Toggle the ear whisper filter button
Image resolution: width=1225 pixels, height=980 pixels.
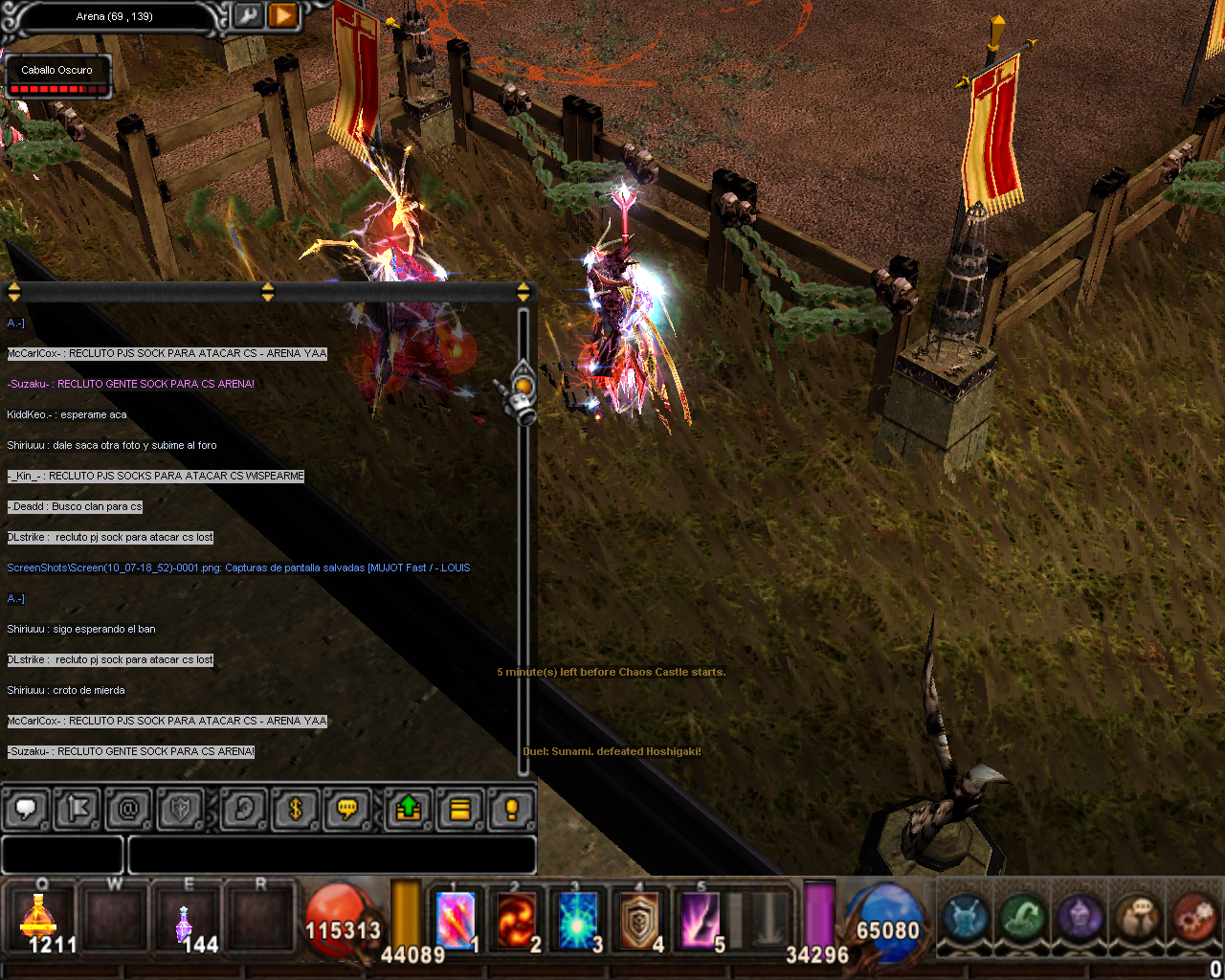(x=243, y=810)
